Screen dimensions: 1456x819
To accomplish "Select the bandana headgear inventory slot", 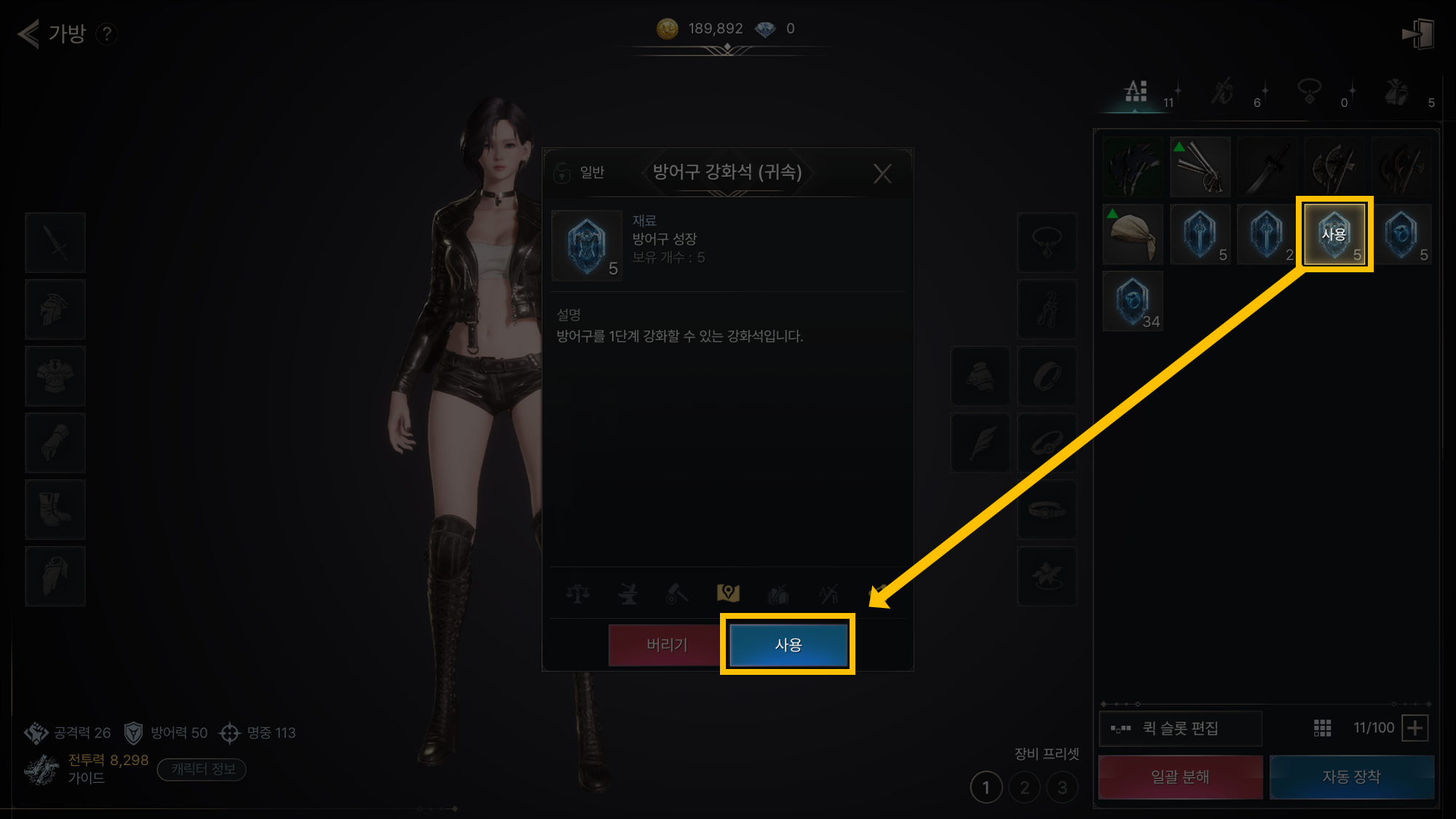I will tap(1133, 234).
